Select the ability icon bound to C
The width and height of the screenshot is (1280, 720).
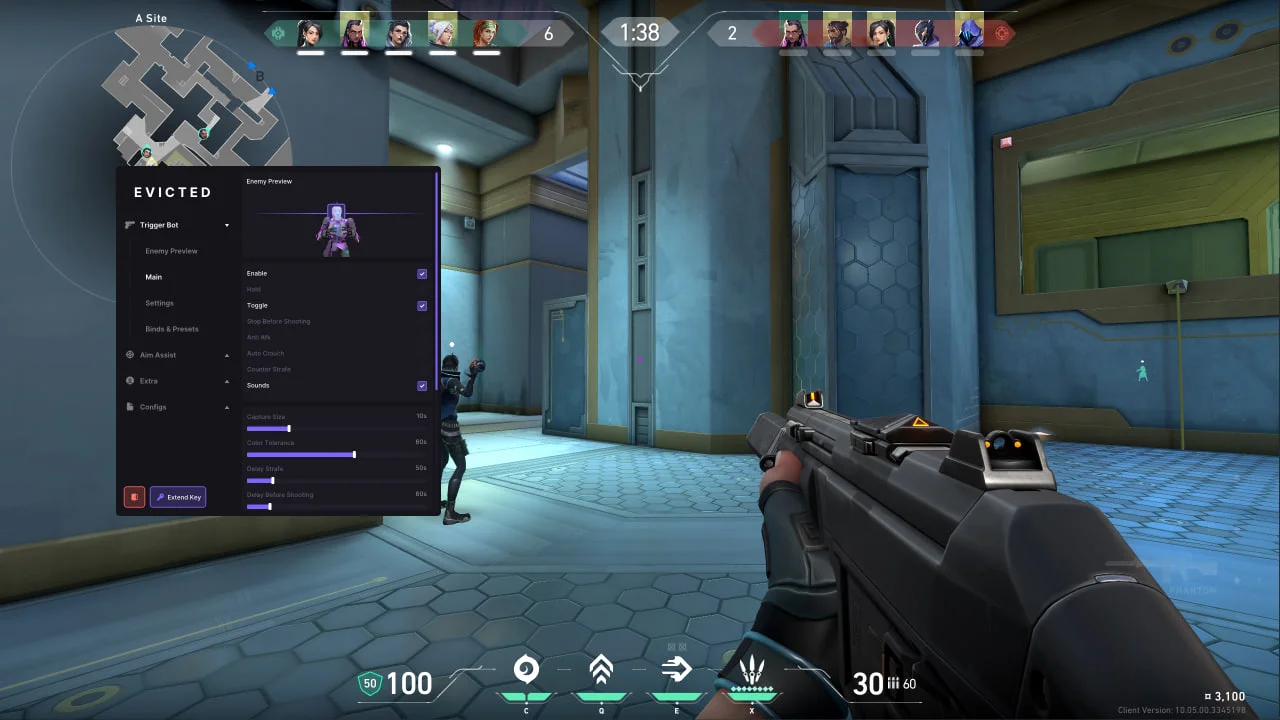[x=526, y=669]
